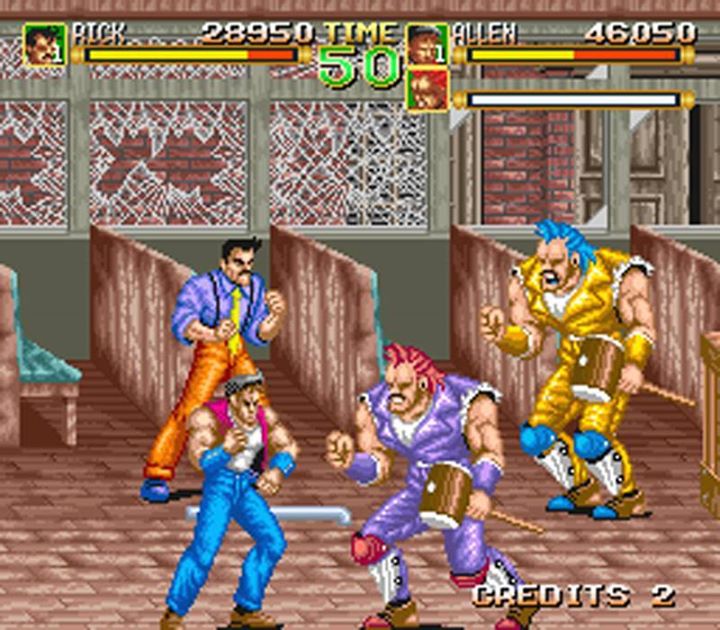The width and height of the screenshot is (720, 630).
Task: Click Rick's player portrait icon
Action: pyautogui.click(x=43, y=45)
